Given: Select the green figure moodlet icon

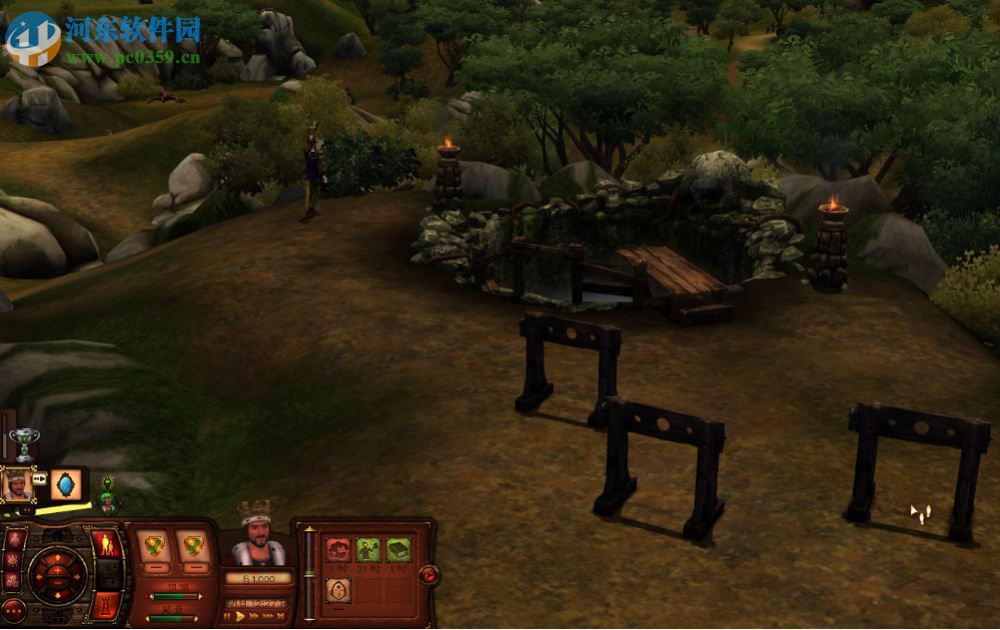Looking at the screenshot, I should pyautogui.click(x=368, y=548).
